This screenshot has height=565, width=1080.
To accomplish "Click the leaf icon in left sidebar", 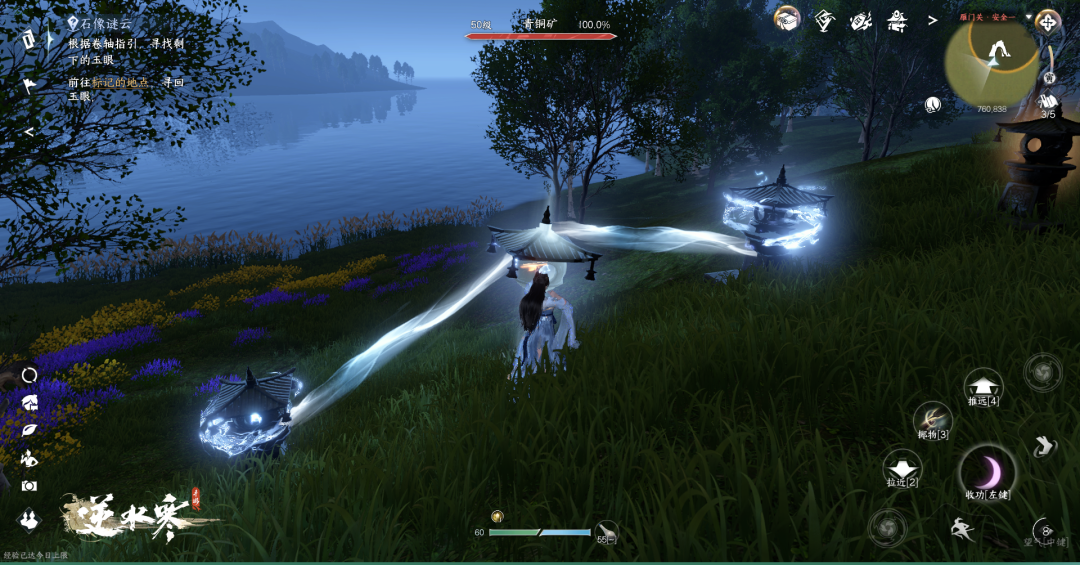I will [x=29, y=430].
